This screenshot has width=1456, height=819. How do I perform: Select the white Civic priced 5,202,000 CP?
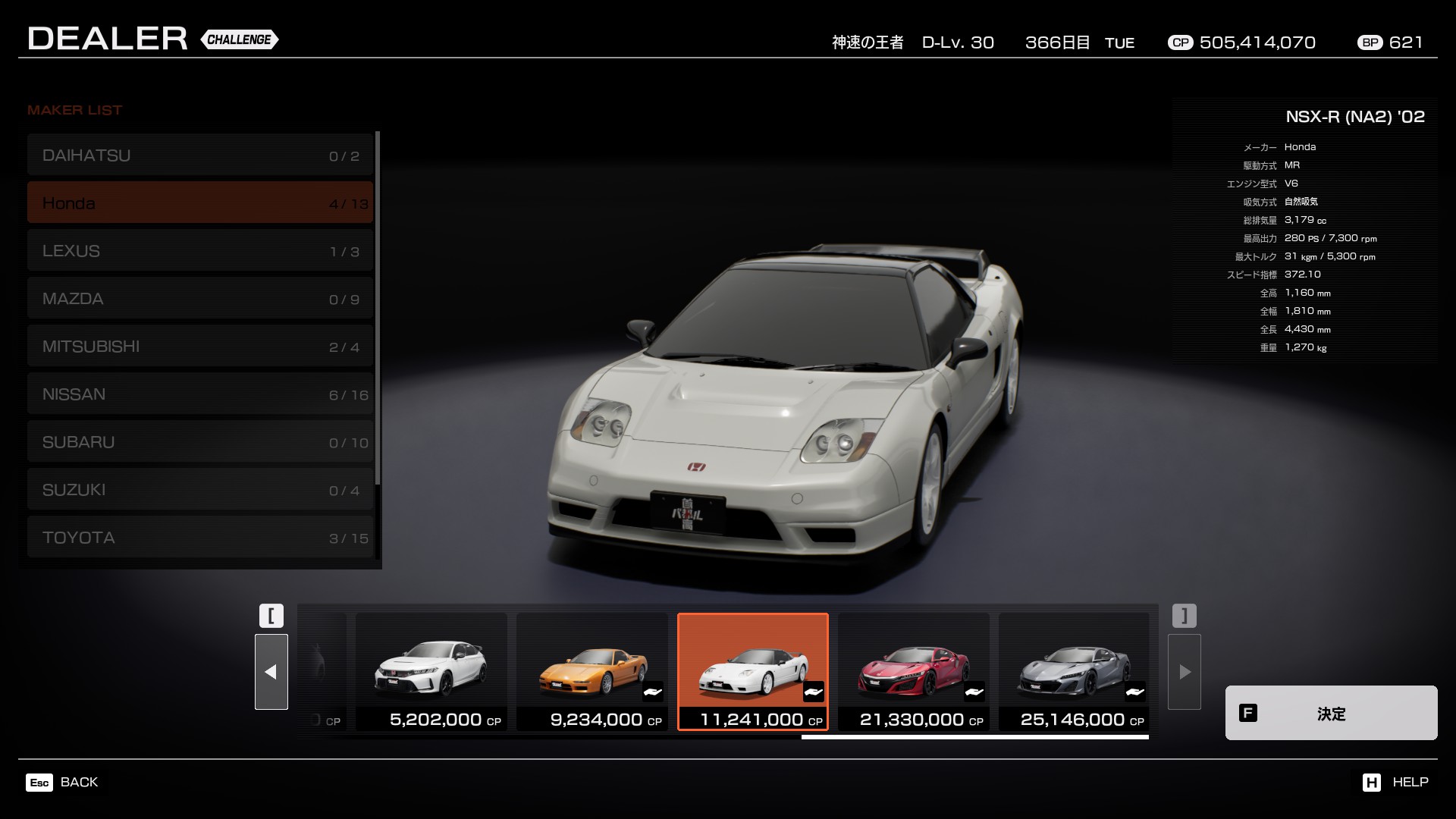pos(431,672)
